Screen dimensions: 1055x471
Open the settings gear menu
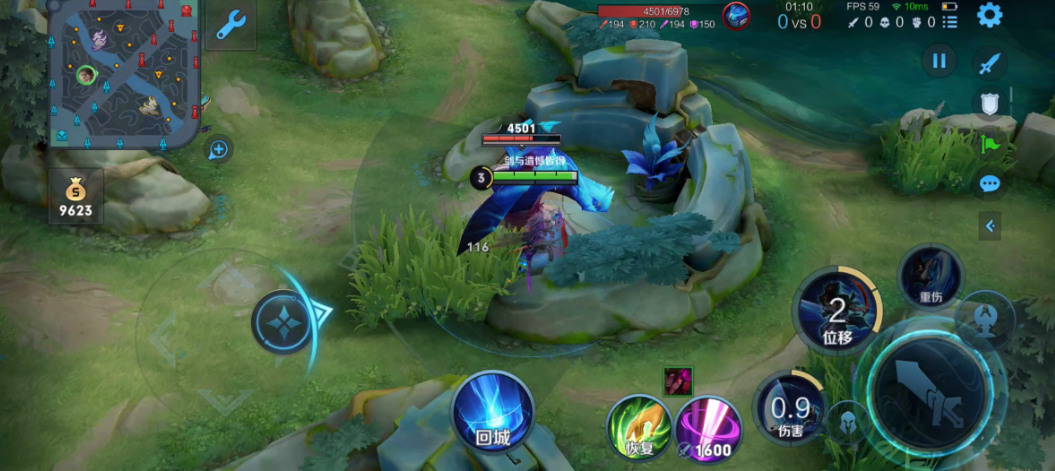click(x=989, y=15)
